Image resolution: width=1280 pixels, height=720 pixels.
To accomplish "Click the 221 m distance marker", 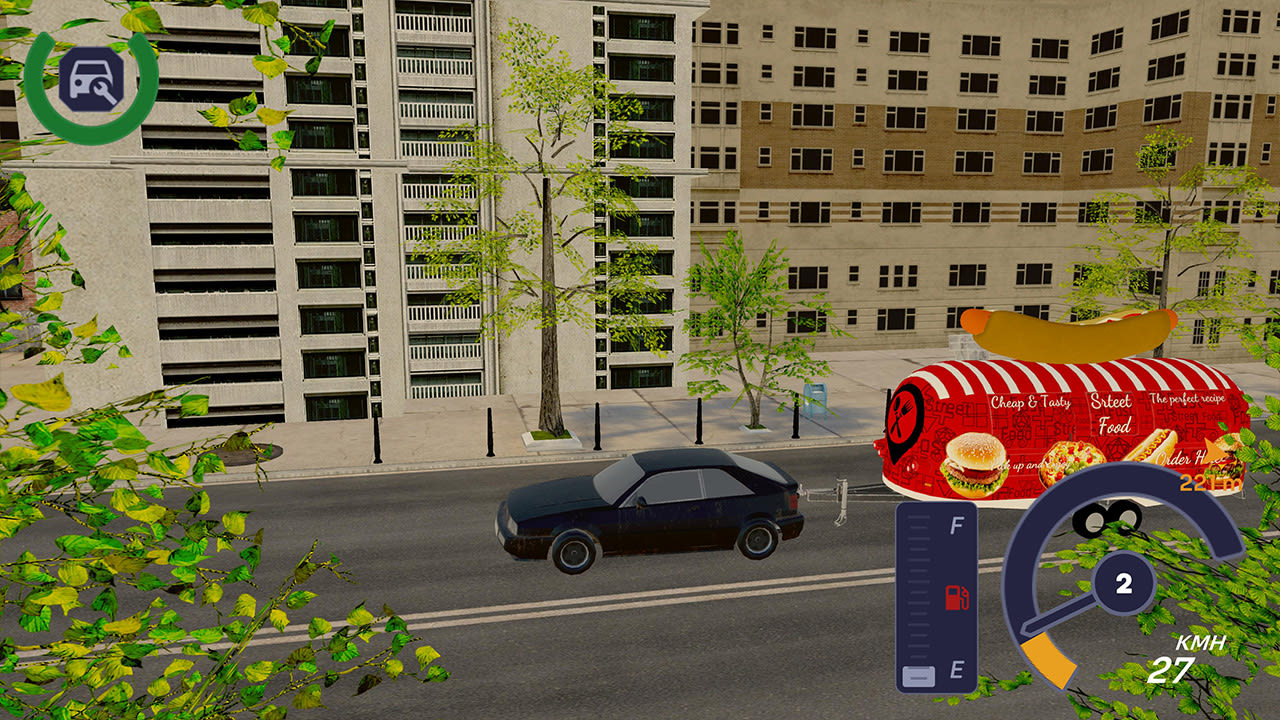I will (x=1210, y=483).
